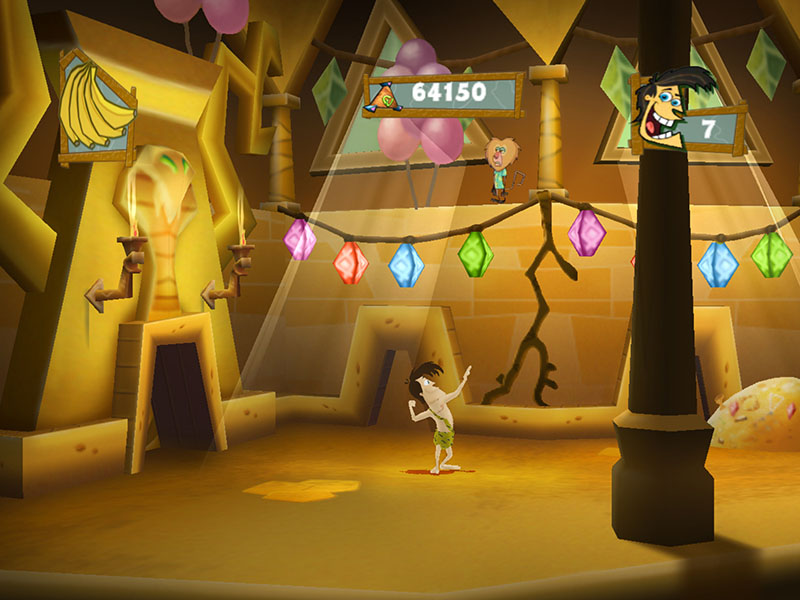The image size is (800, 600).
Task: Click the triangle emblem beside the score
Action: pyautogui.click(x=386, y=96)
